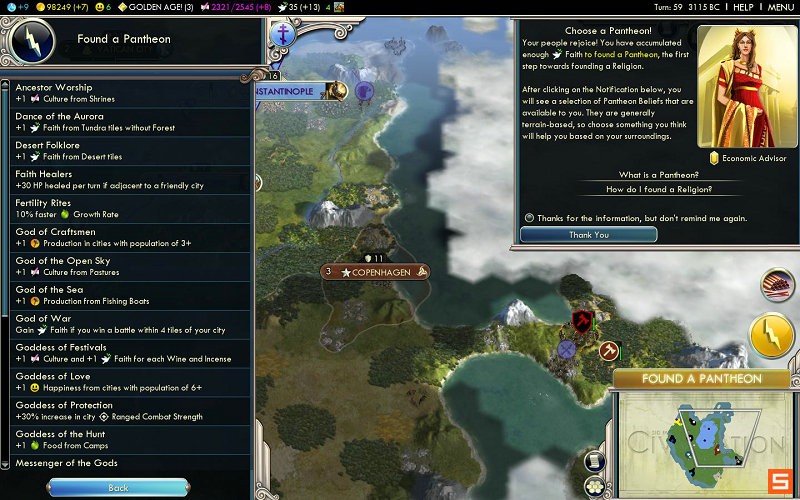800x500 pixels.
Task: Open the lightning bolt pantheon notification icon
Action: click(771, 336)
